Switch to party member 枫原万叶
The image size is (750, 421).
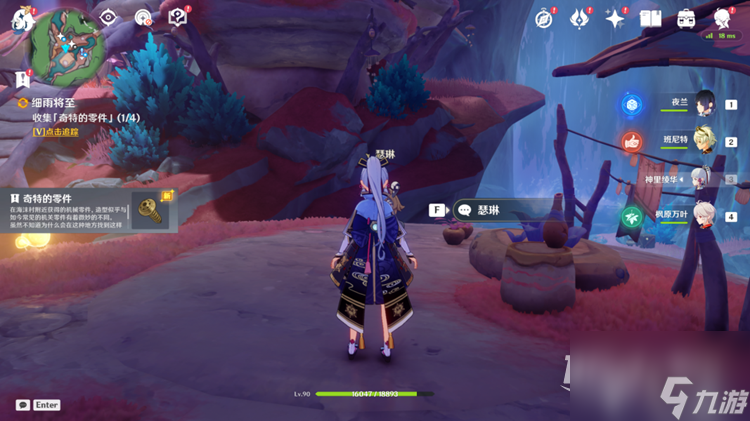[705, 216]
